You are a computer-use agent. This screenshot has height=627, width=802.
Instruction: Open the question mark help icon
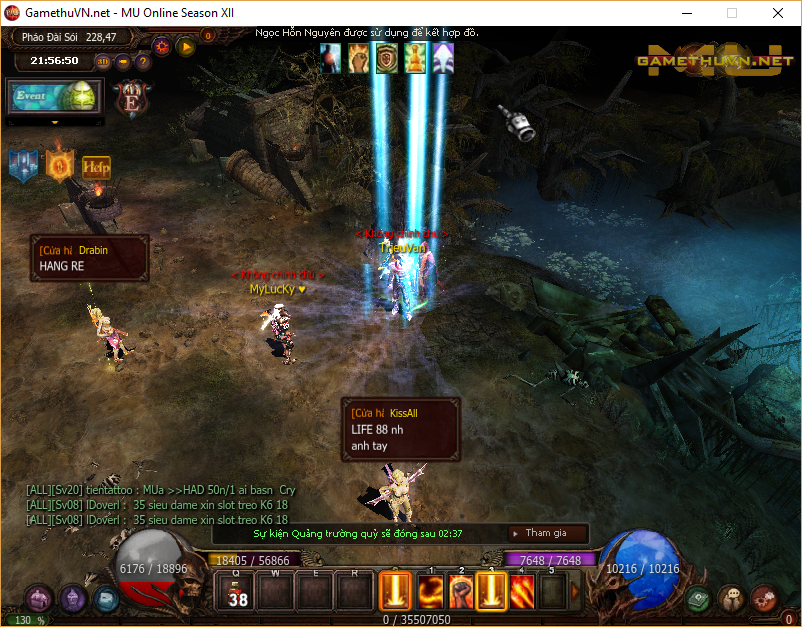coord(143,61)
